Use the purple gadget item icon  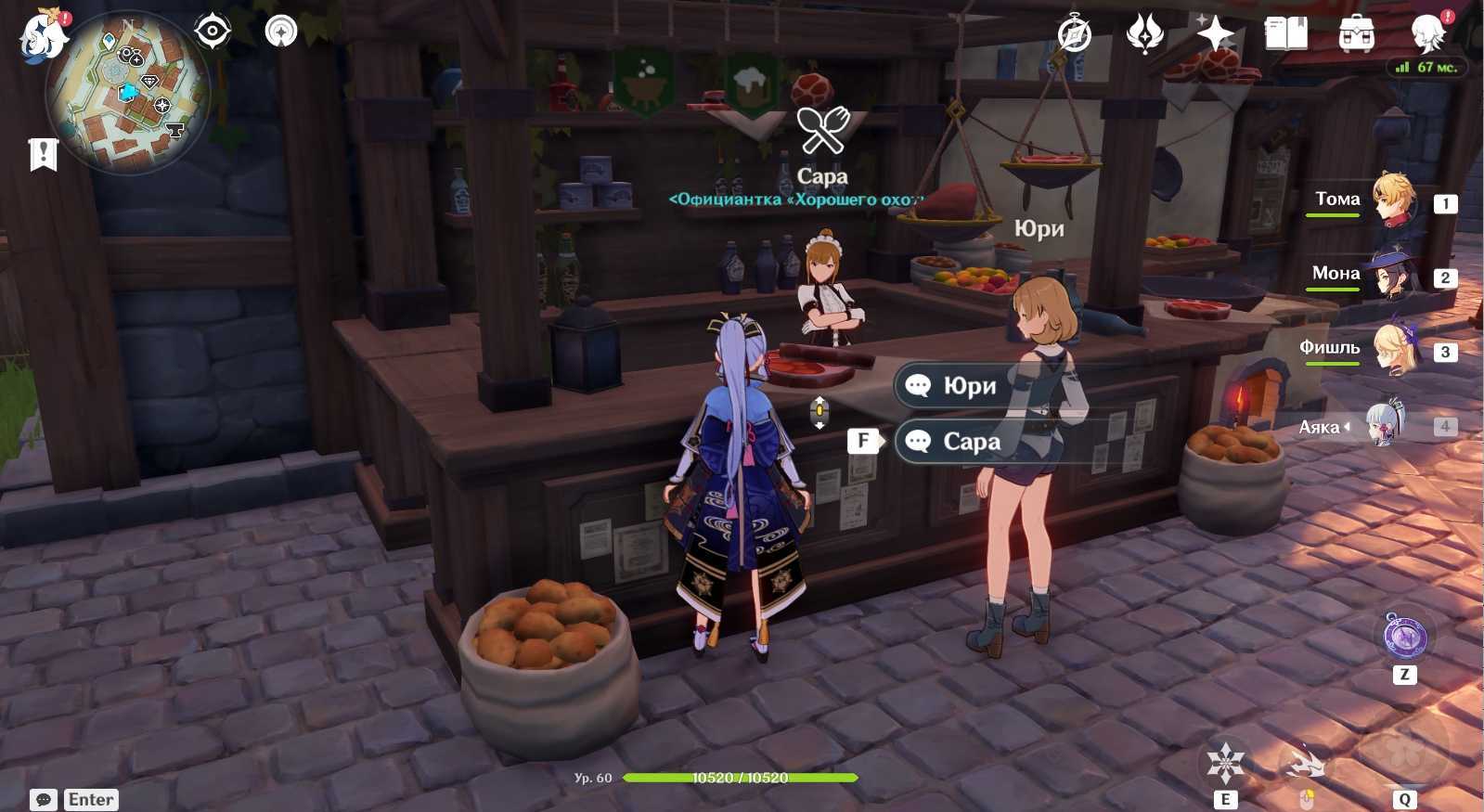1404,637
